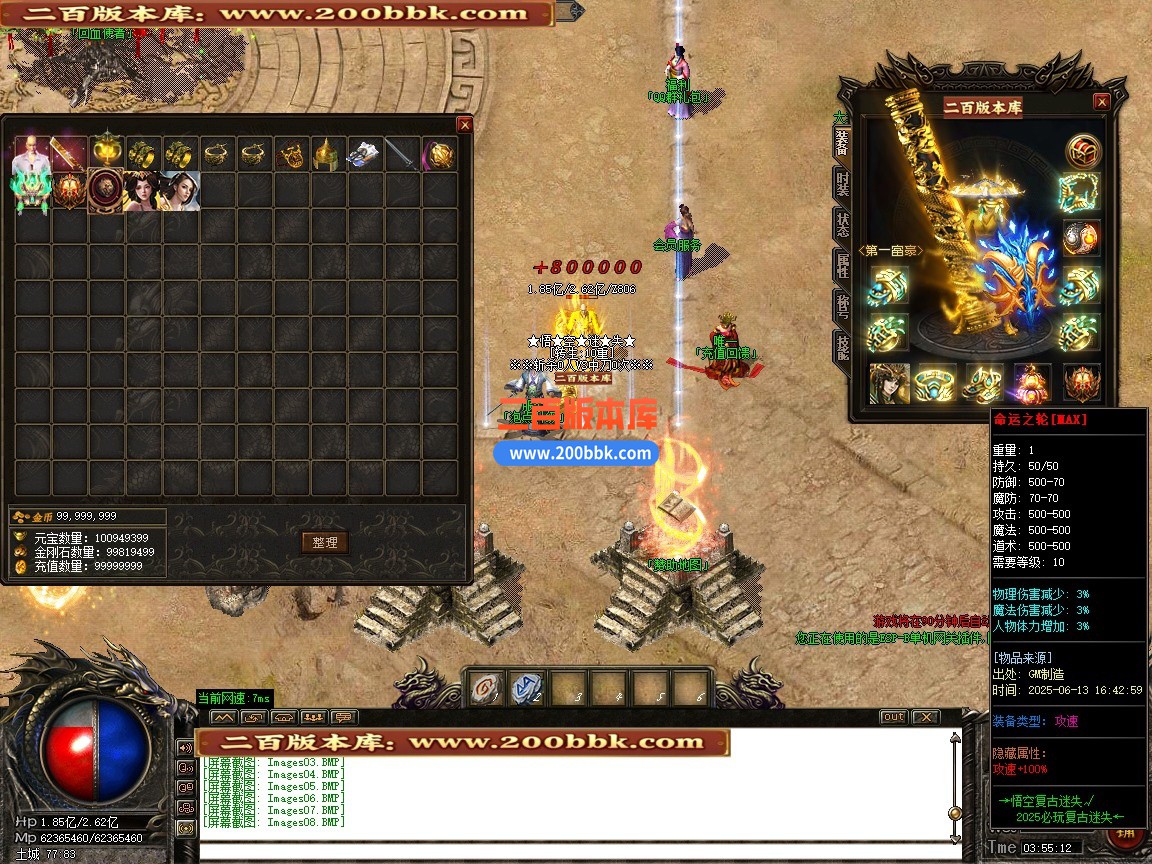This screenshot has height=864, width=1152.
Task: Select the lion head medallion item
Action: point(105,191)
